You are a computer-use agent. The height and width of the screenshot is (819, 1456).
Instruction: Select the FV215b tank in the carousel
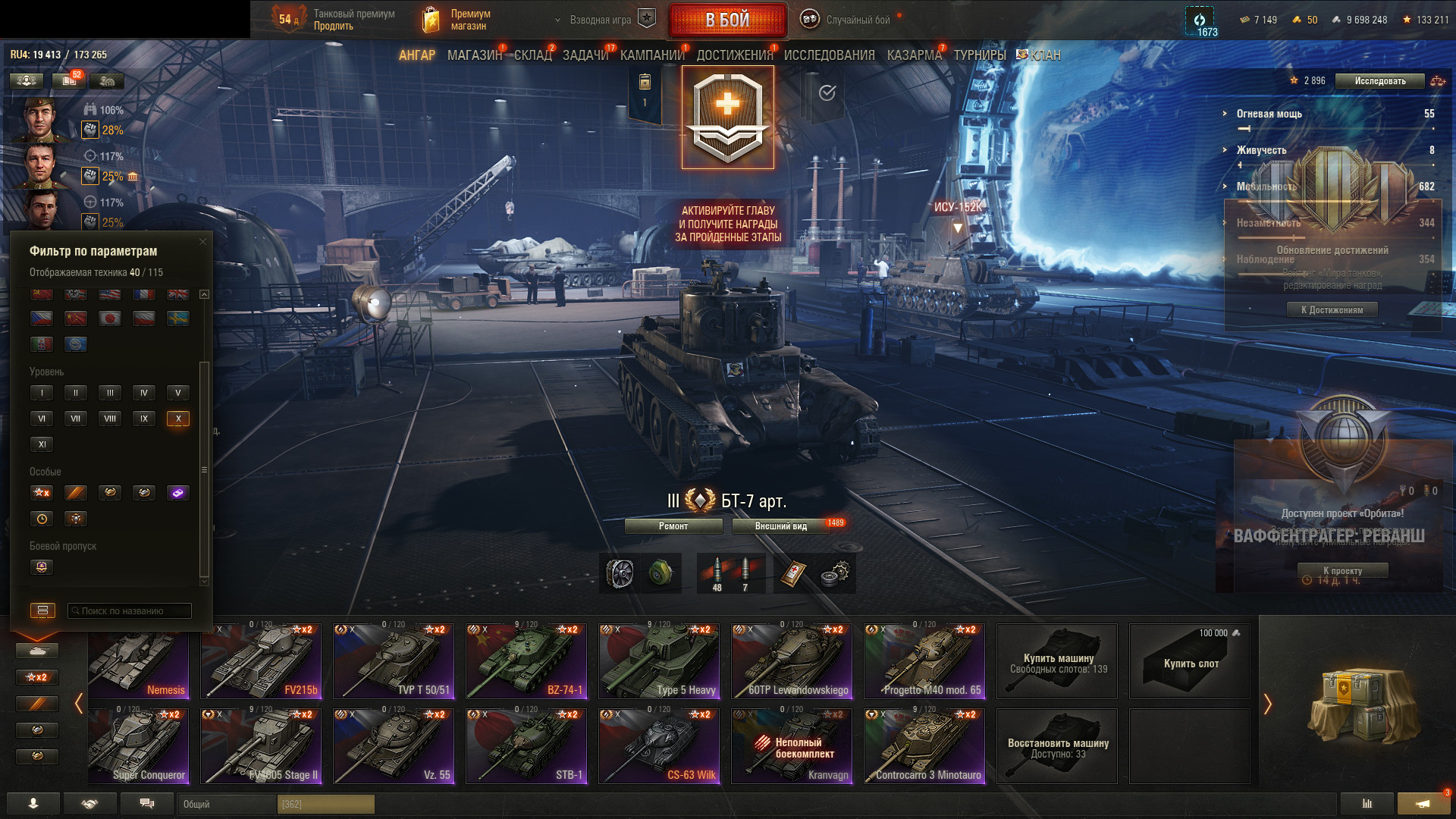click(x=261, y=661)
